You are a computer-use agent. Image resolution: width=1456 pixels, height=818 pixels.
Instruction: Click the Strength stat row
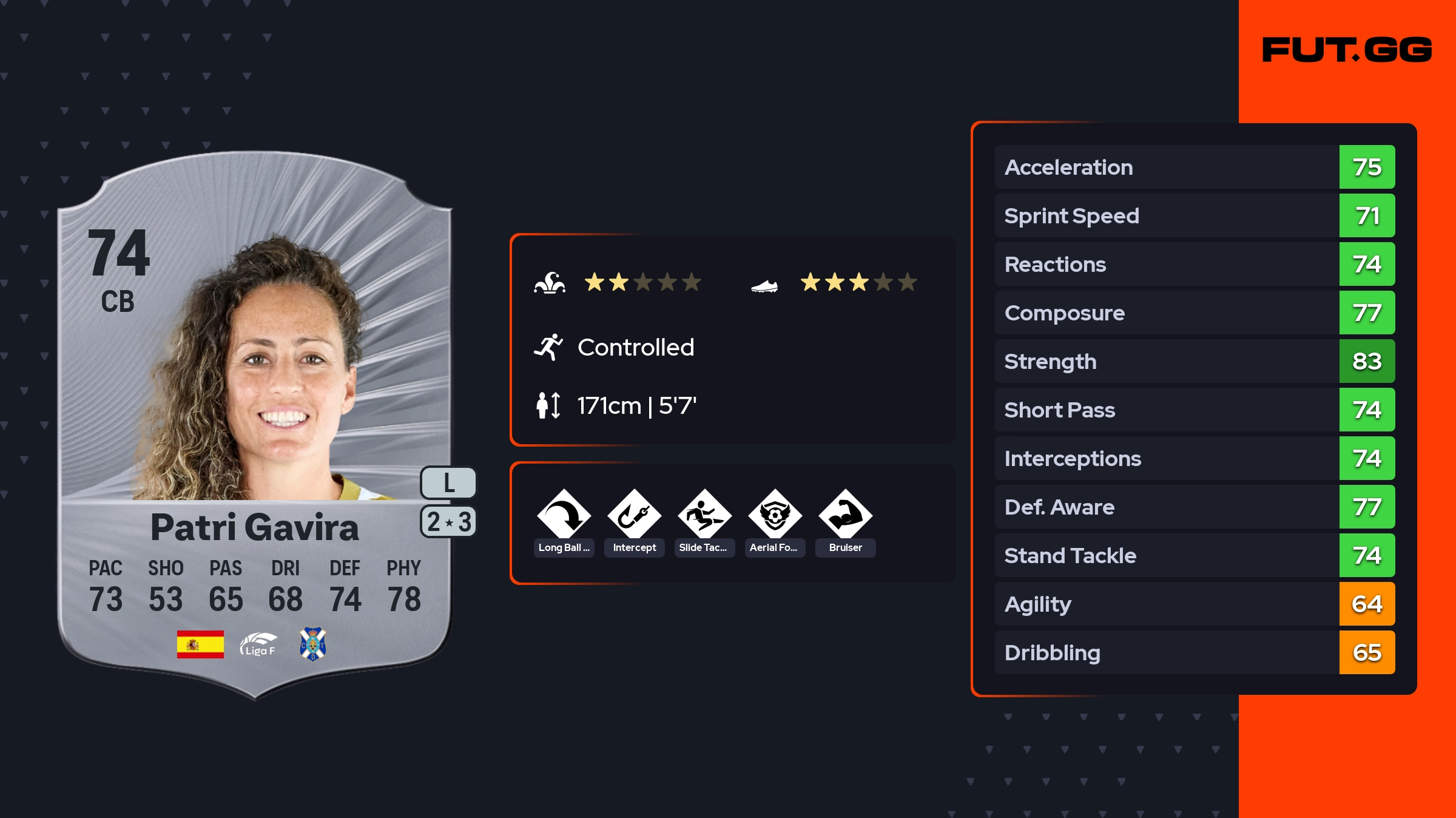pyautogui.click(x=1194, y=361)
